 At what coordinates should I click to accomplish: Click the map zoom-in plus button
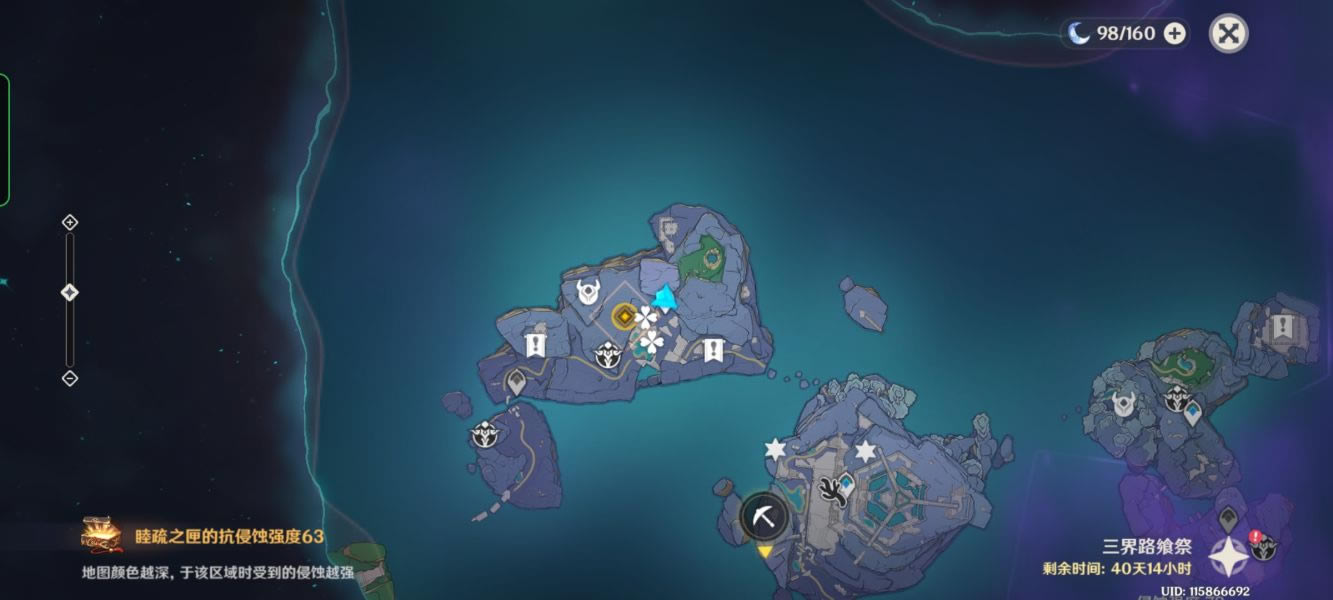click(x=70, y=222)
